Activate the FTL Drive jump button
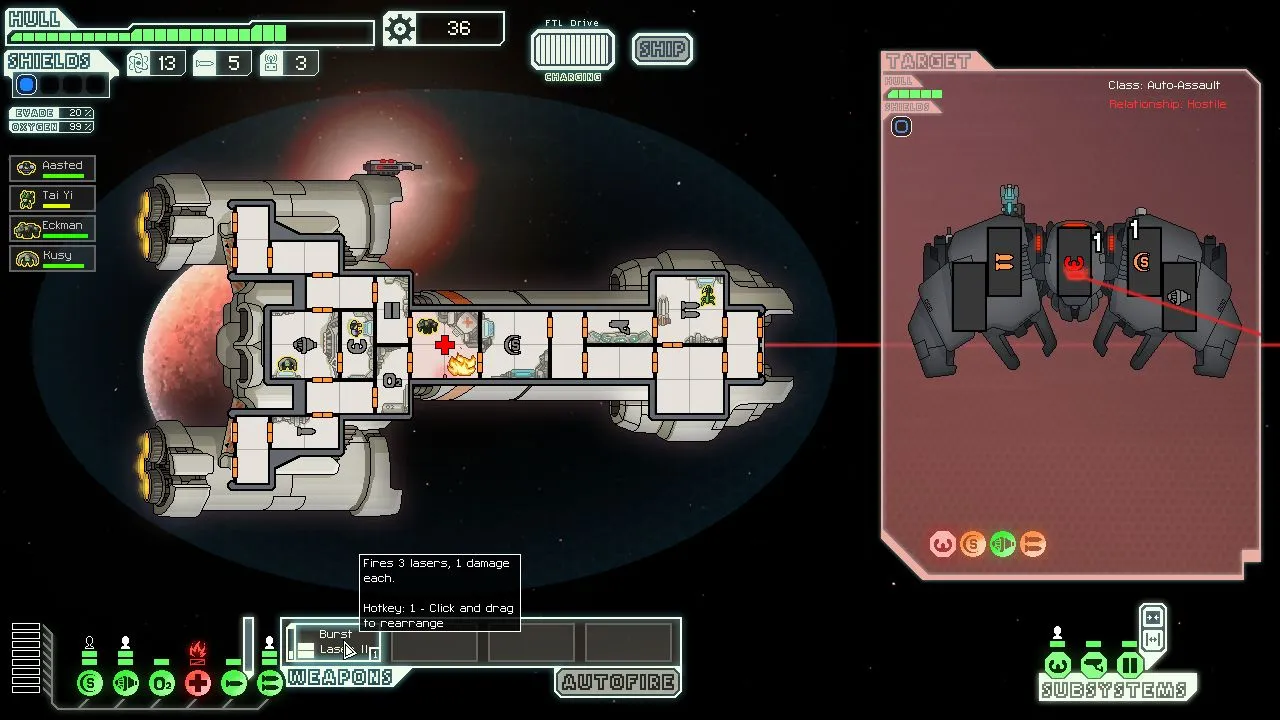The image size is (1280, 720). tap(572, 49)
